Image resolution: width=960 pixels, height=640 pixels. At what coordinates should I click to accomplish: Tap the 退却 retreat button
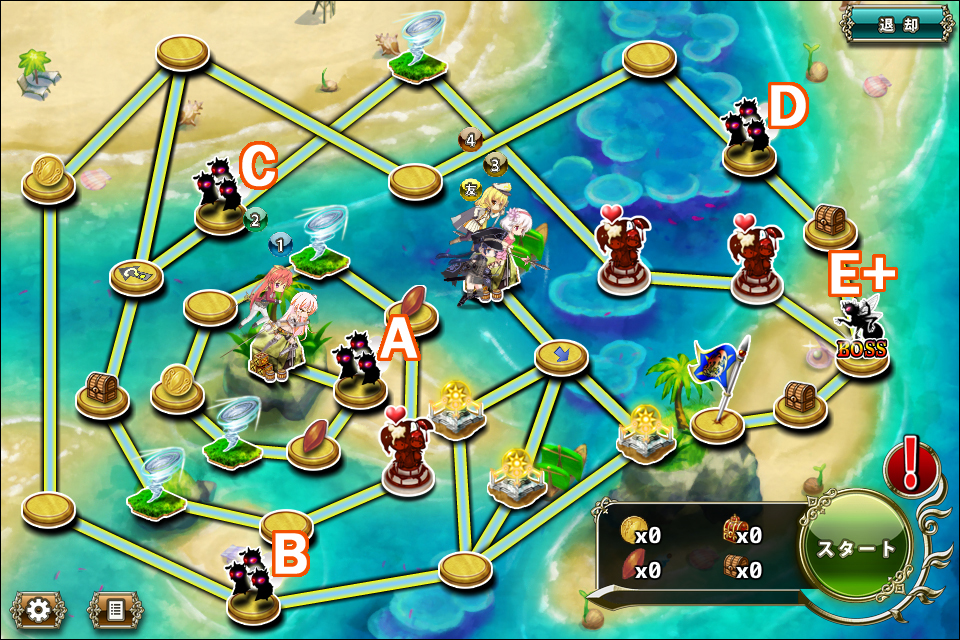(897, 24)
